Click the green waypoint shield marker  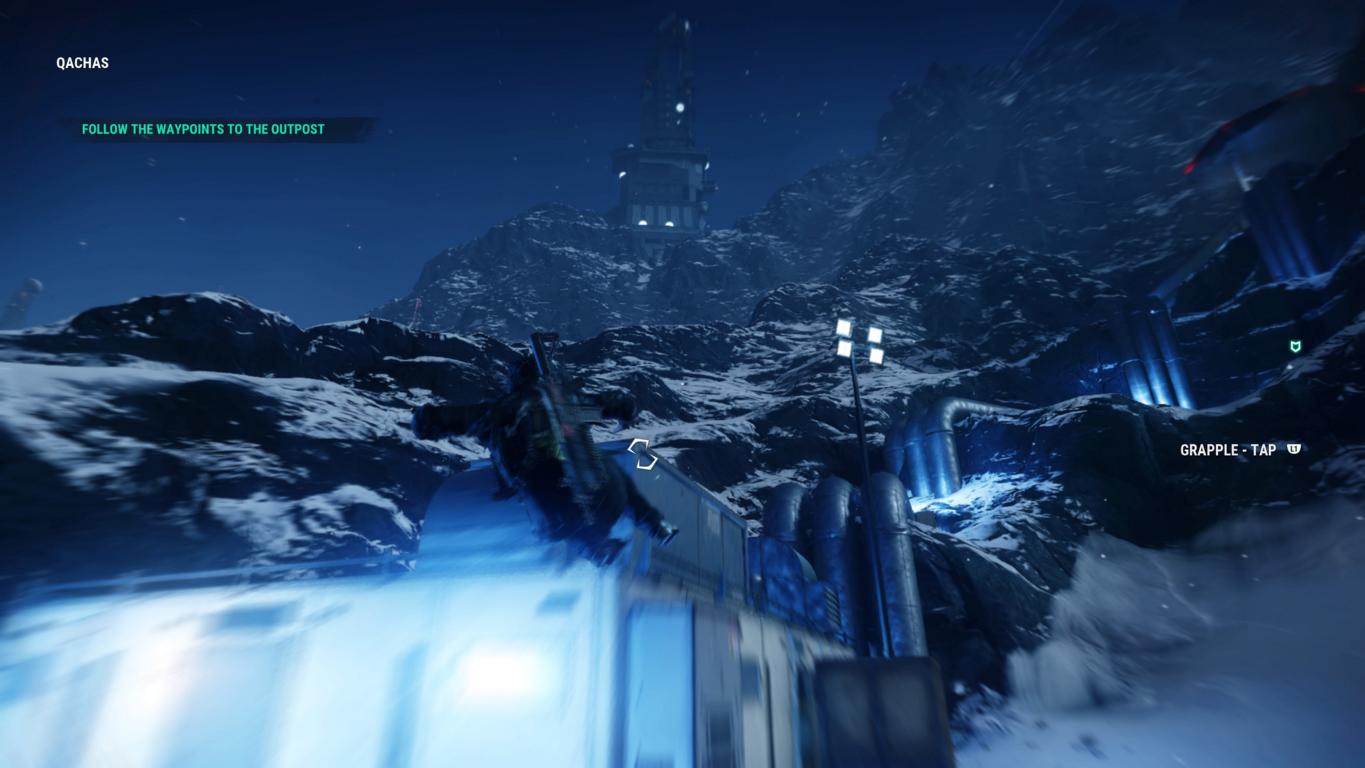click(x=1296, y=346)
